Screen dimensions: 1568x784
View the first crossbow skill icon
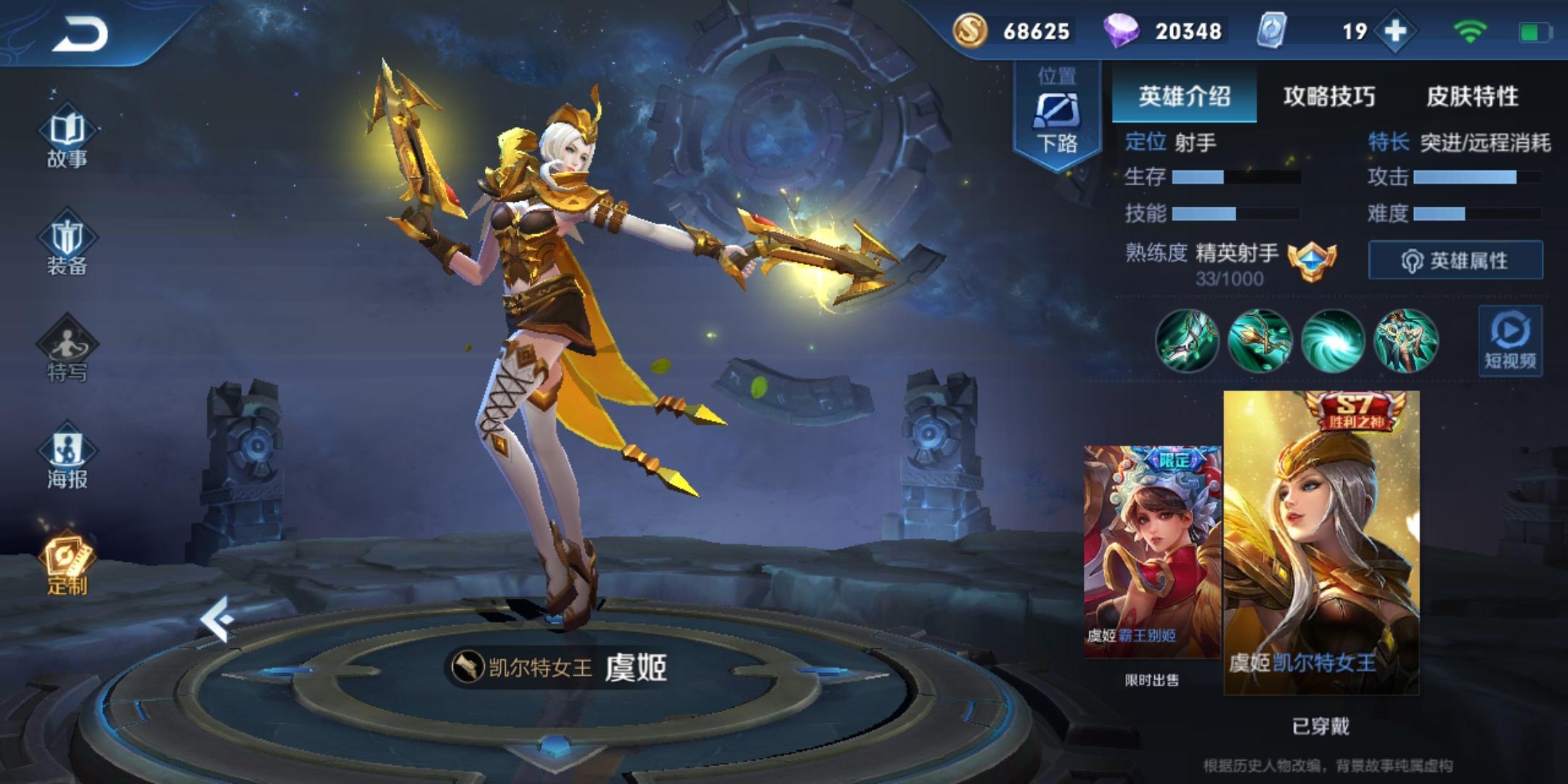point(1187,340)
